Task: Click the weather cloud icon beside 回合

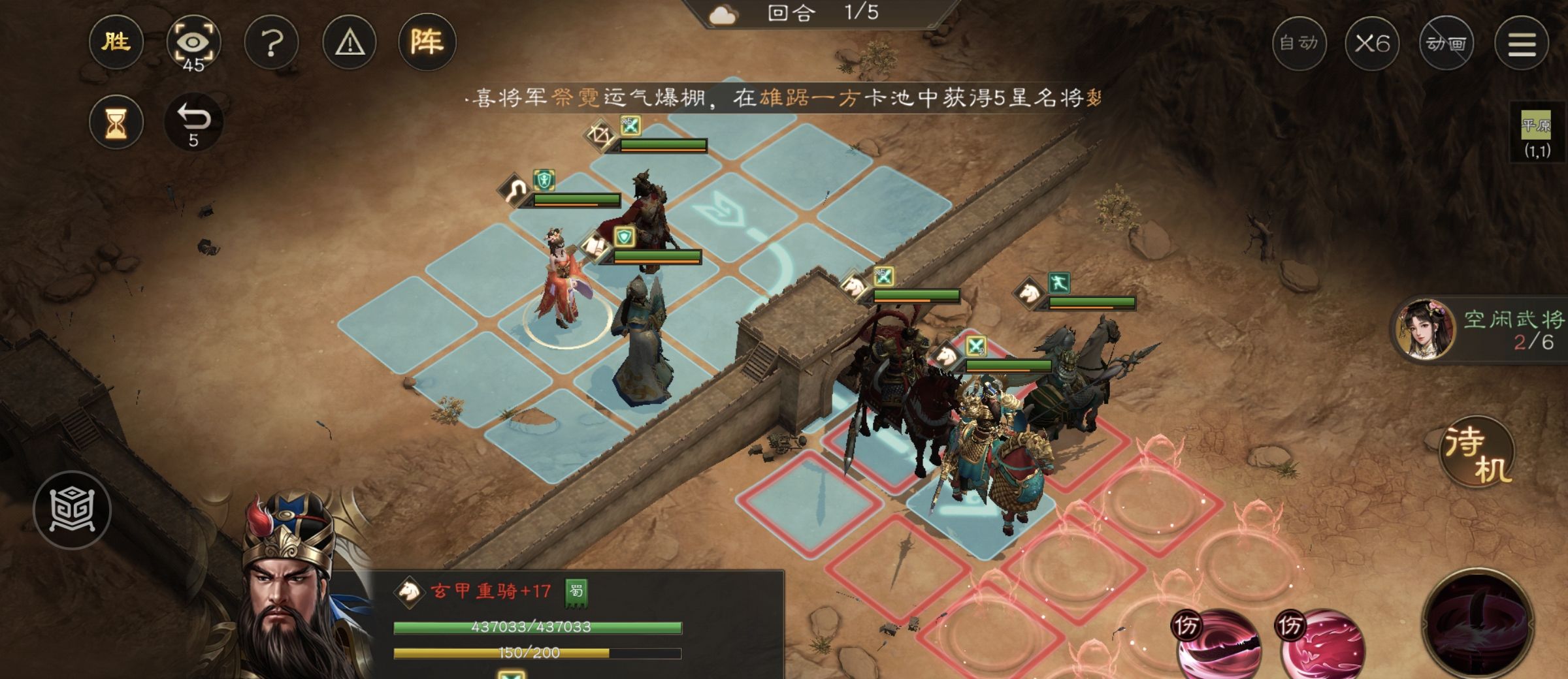Action: tap(725, 14)
